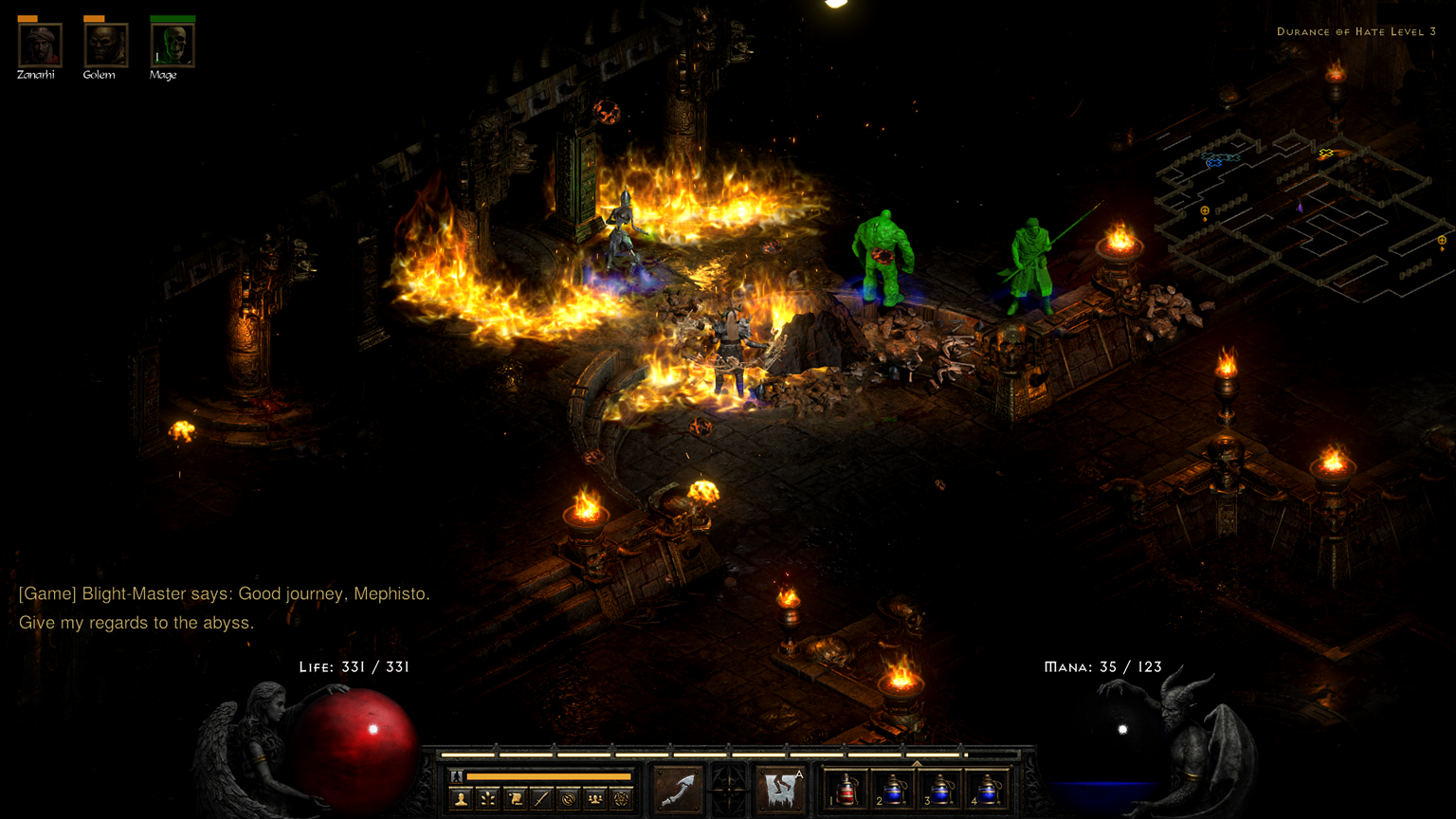Open the character sheet bust icon
This screenshot has width=1456, height=819.
pyautogui.click(x=462, y=799)
